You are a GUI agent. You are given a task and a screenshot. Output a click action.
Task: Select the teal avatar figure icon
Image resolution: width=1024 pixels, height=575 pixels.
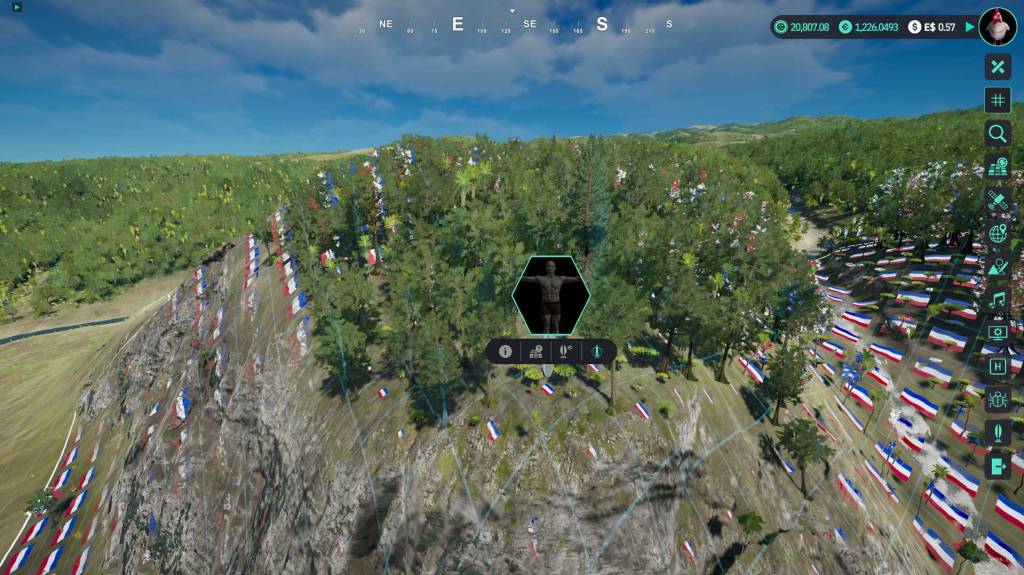[x=597, y=351]
